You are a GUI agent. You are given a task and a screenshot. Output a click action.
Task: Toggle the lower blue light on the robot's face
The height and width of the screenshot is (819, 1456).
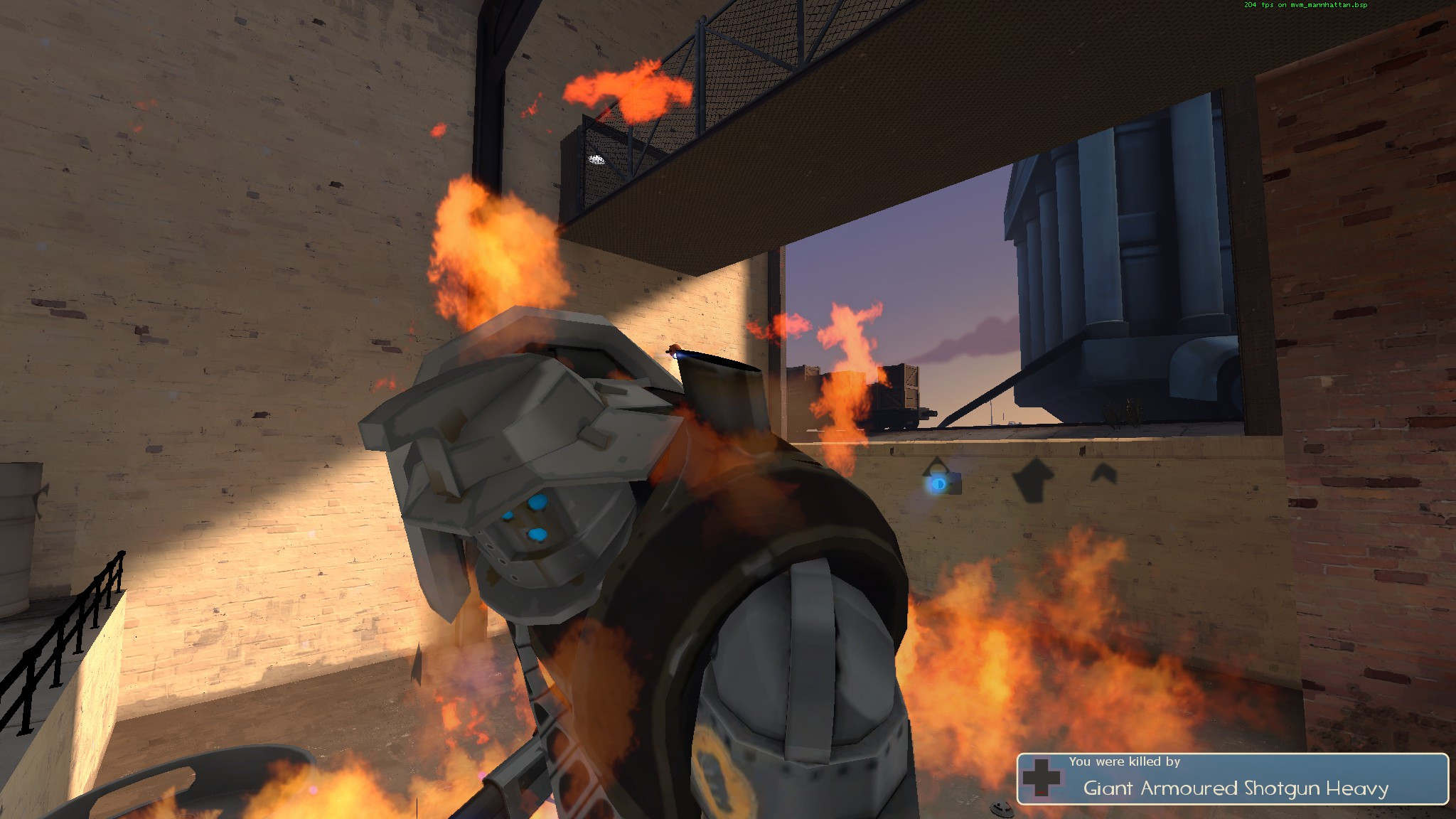pyautogui.click(x=535, y=533)
